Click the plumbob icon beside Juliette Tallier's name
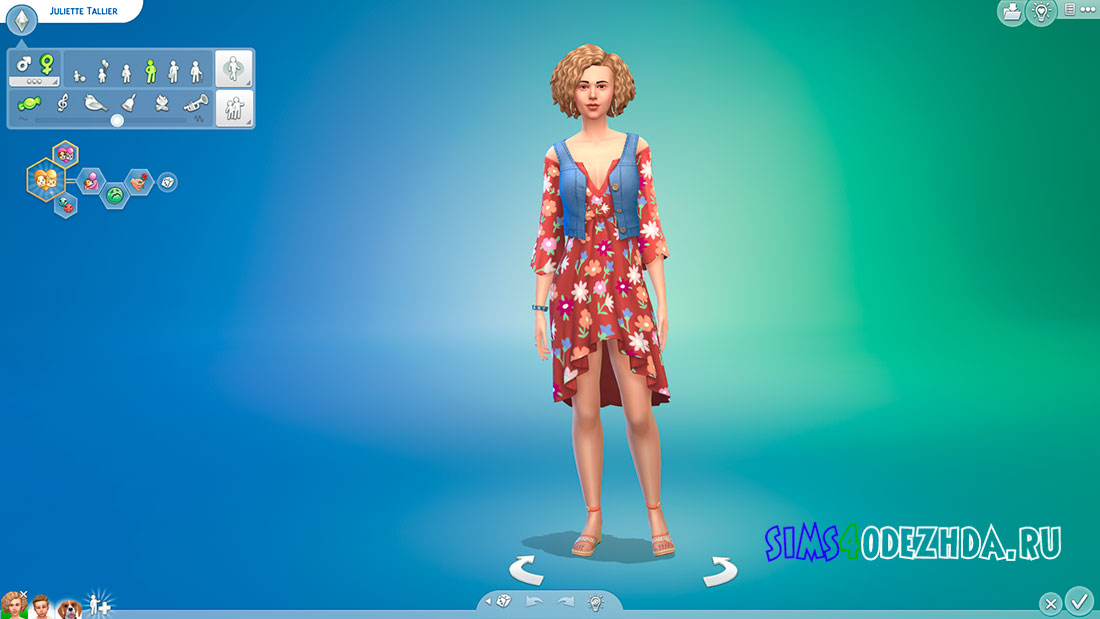Image resolution: width=1100 pixels, height=619 pixels. [x=22, y=18]
